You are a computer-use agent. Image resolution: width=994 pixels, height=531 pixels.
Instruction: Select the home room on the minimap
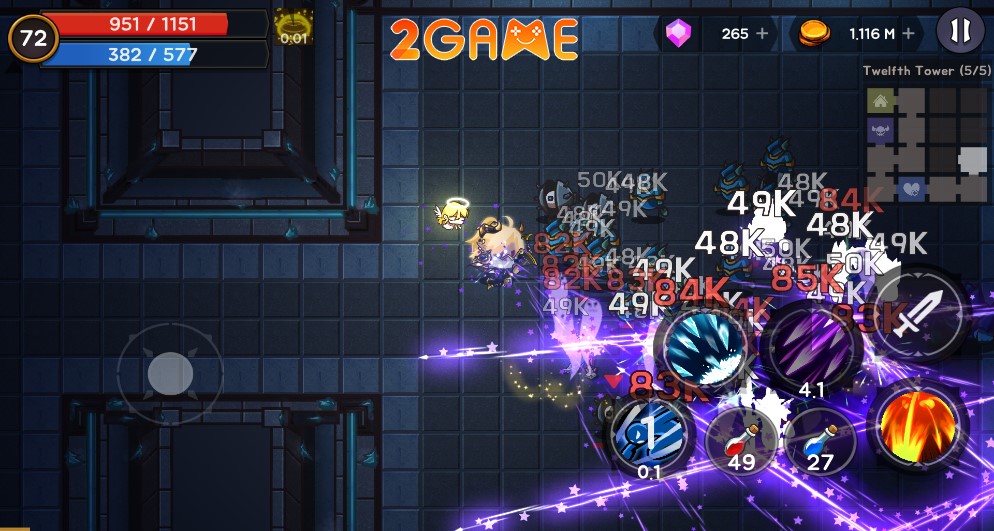(x=881, y=101)
